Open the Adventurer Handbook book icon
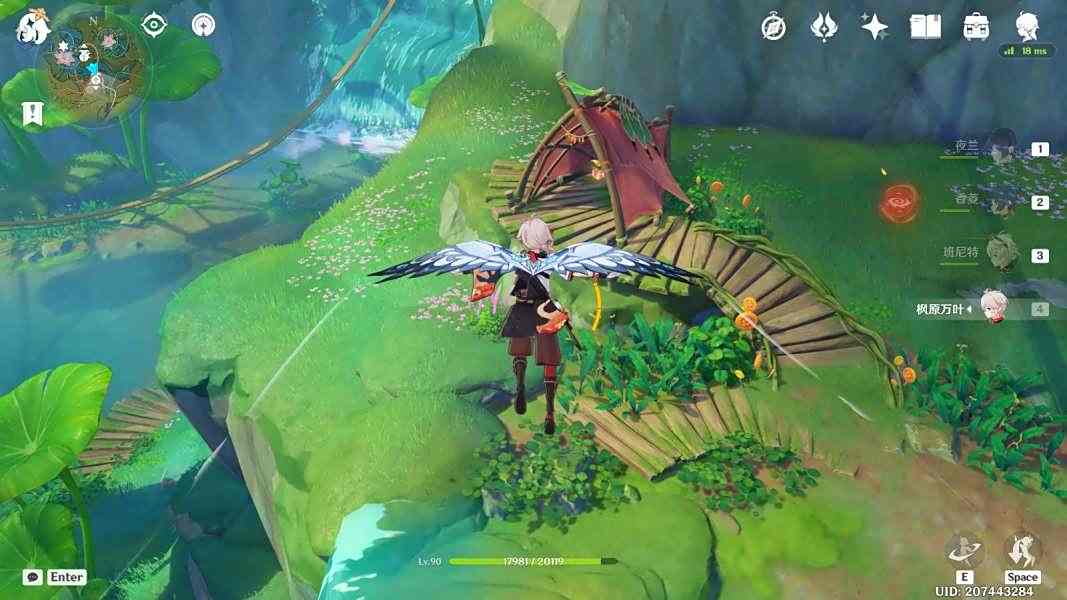 click(925, 27)
